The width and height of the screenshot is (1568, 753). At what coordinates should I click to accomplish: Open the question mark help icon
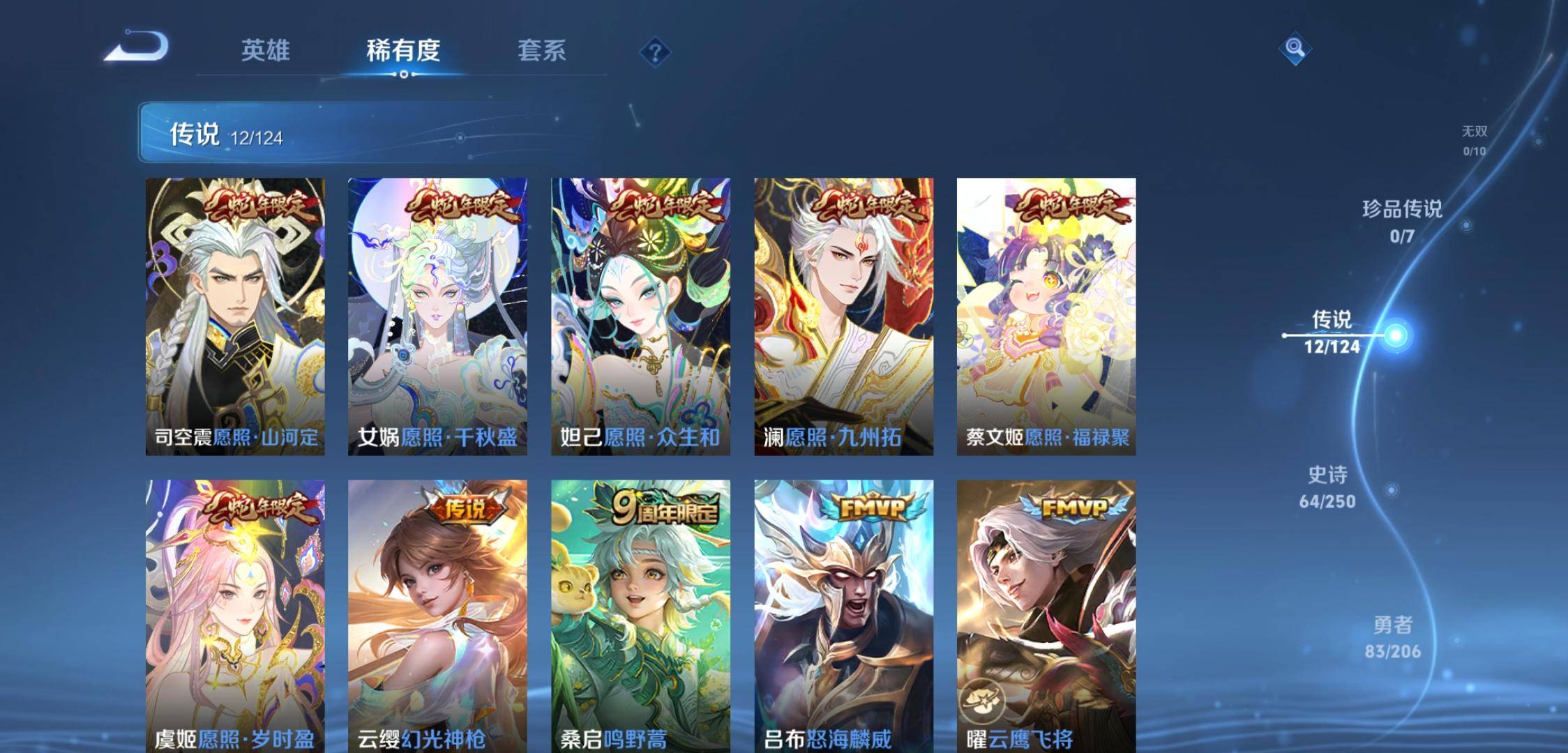655,52
